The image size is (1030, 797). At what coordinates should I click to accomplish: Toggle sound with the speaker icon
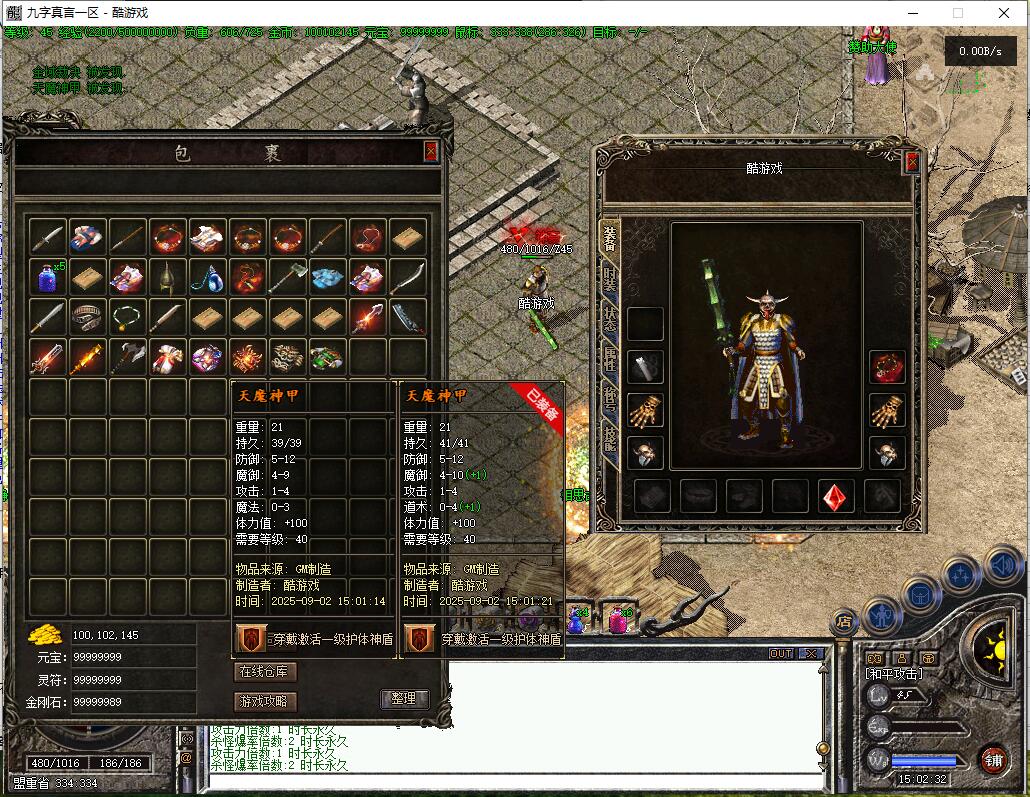pyautogui.click(x=1002, y=566)
